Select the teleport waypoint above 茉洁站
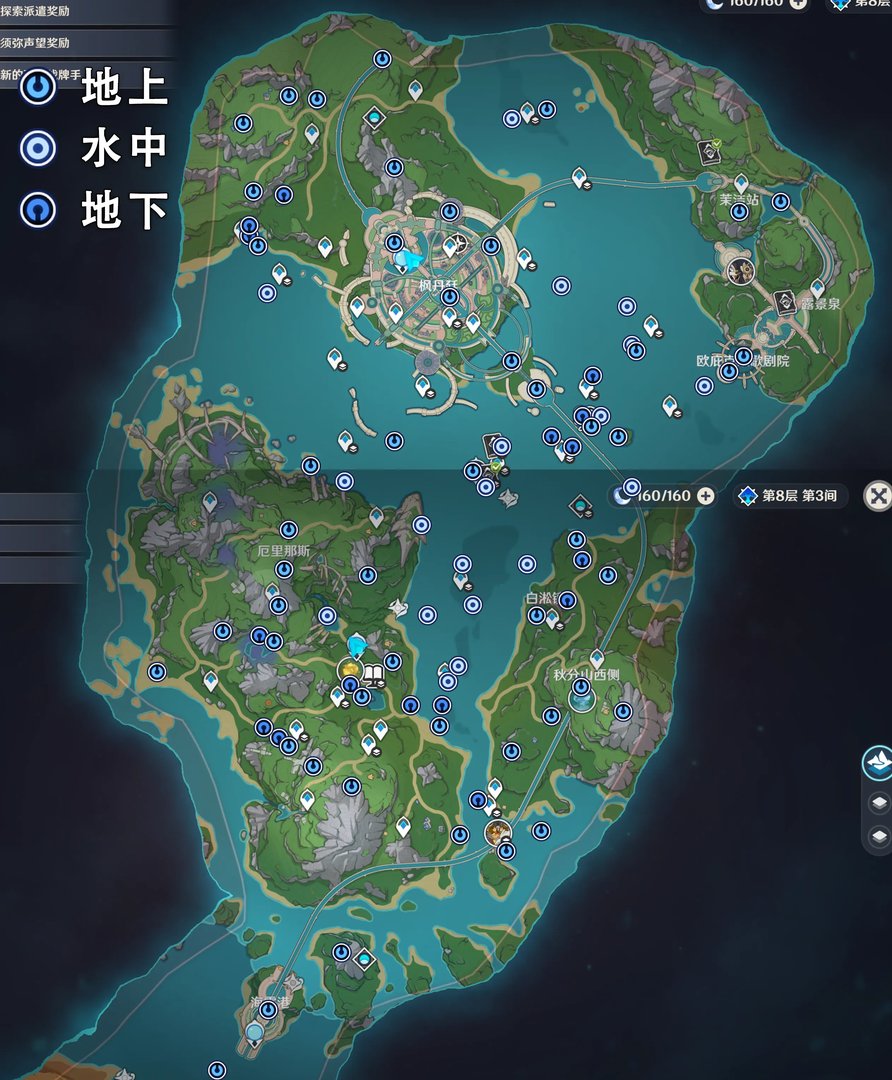 (741, 184)
